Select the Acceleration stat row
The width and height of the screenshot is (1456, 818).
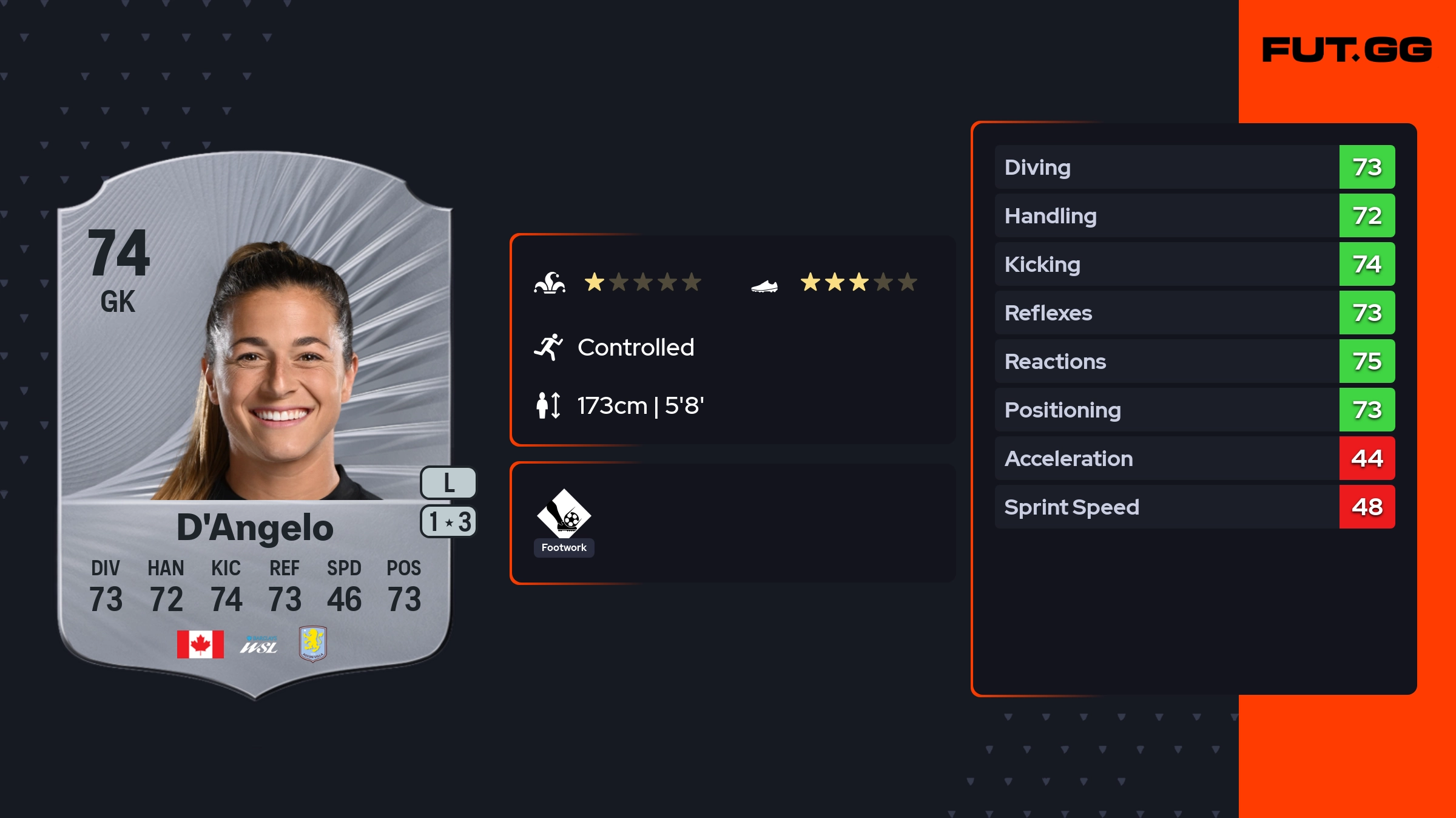pos(1194,458)
